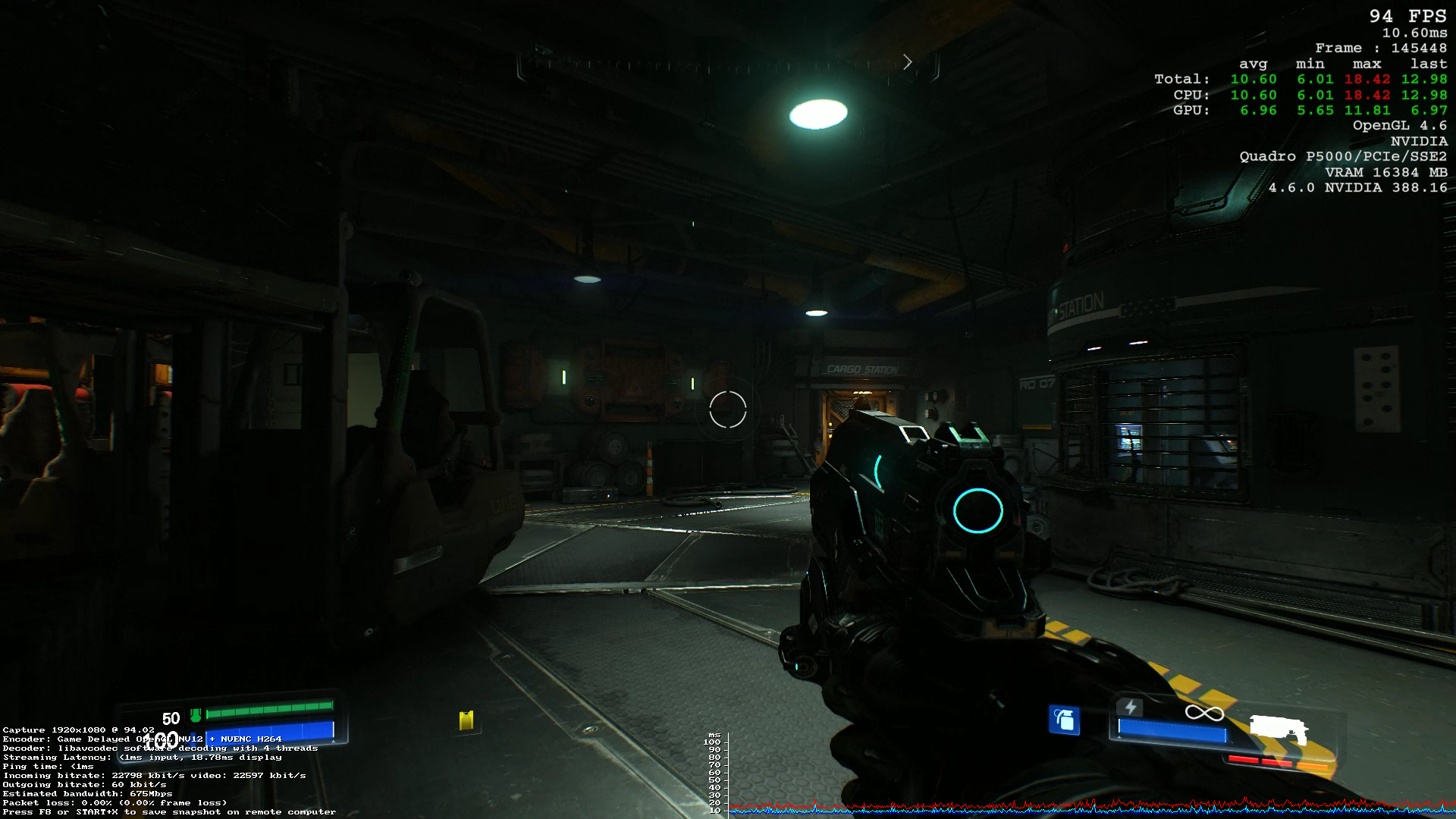Click the compass direction arrow
Viewport: 1456px width, 819px height.
pyautogui.click(x=908, y=62)
